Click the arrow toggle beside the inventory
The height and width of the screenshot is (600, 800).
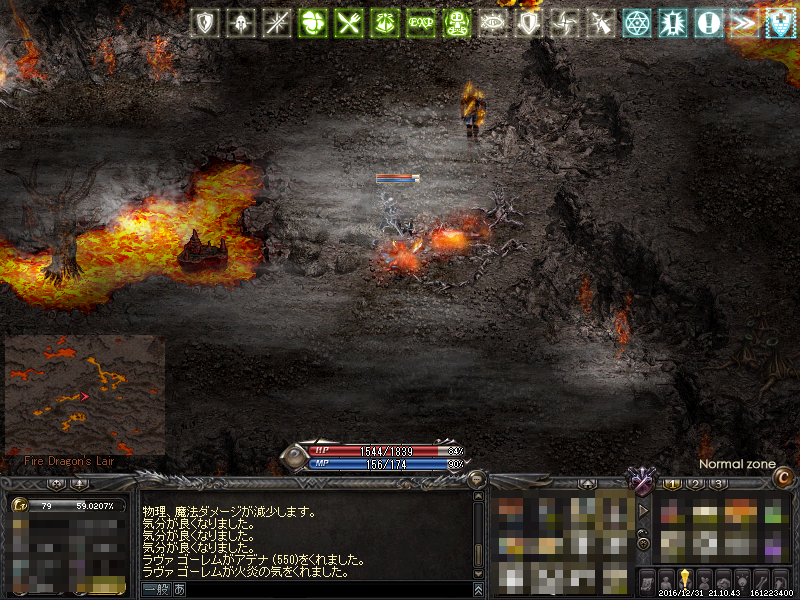[x=642, y=510]
